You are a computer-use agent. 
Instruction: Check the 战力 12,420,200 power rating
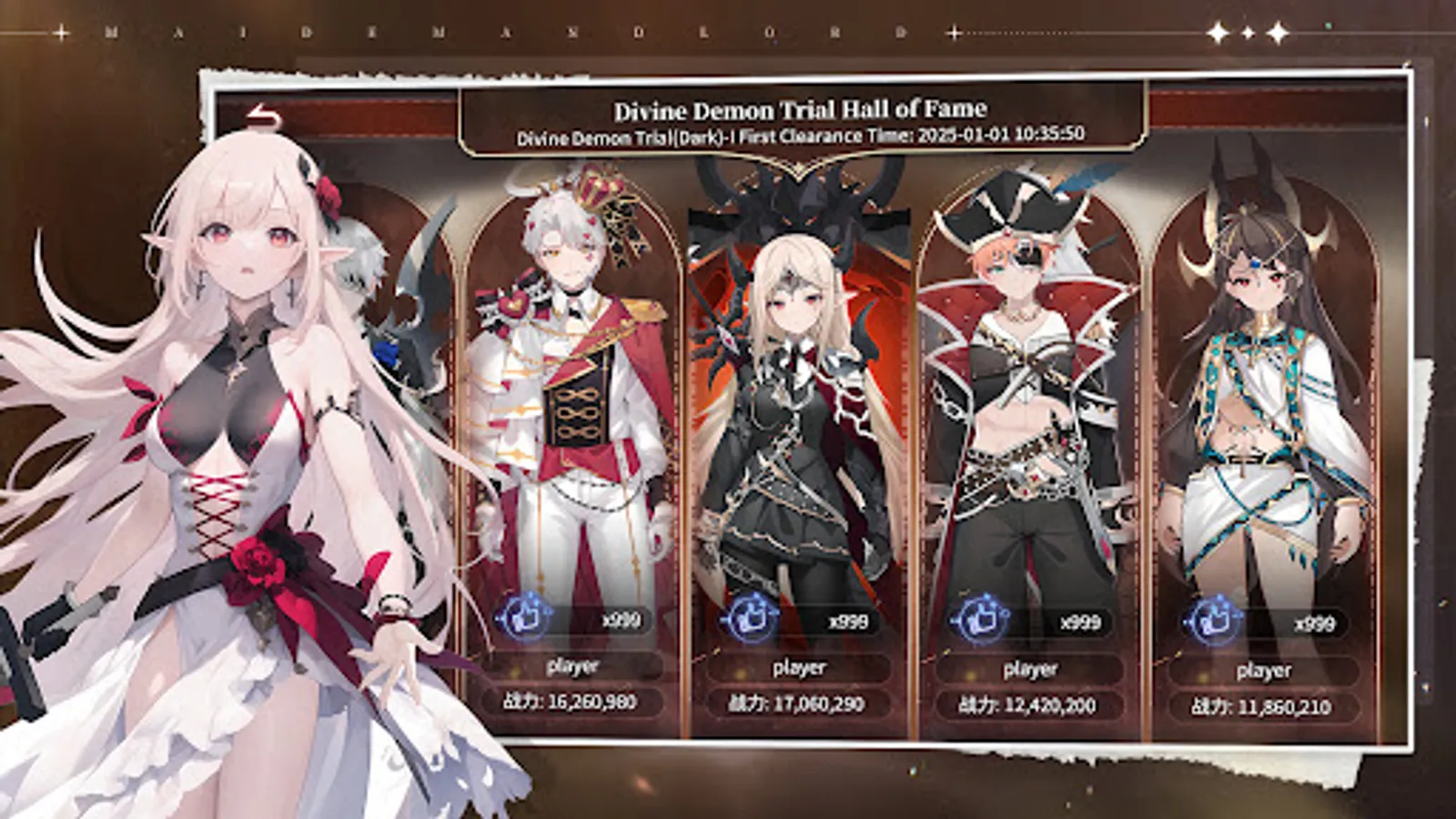(x=1028, y=703)
